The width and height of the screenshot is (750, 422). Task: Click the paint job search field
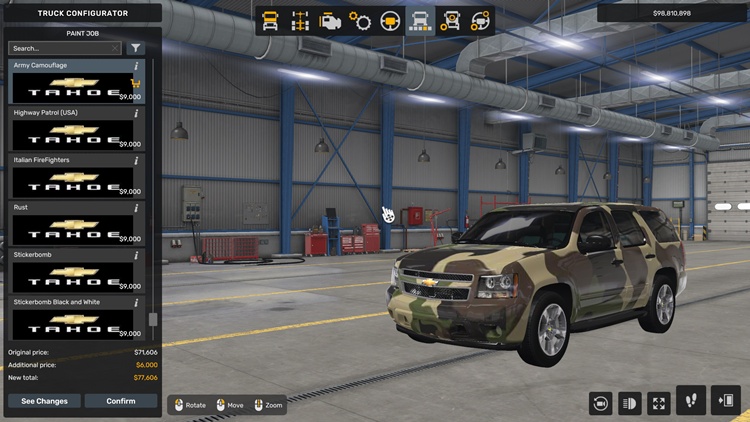64,48
